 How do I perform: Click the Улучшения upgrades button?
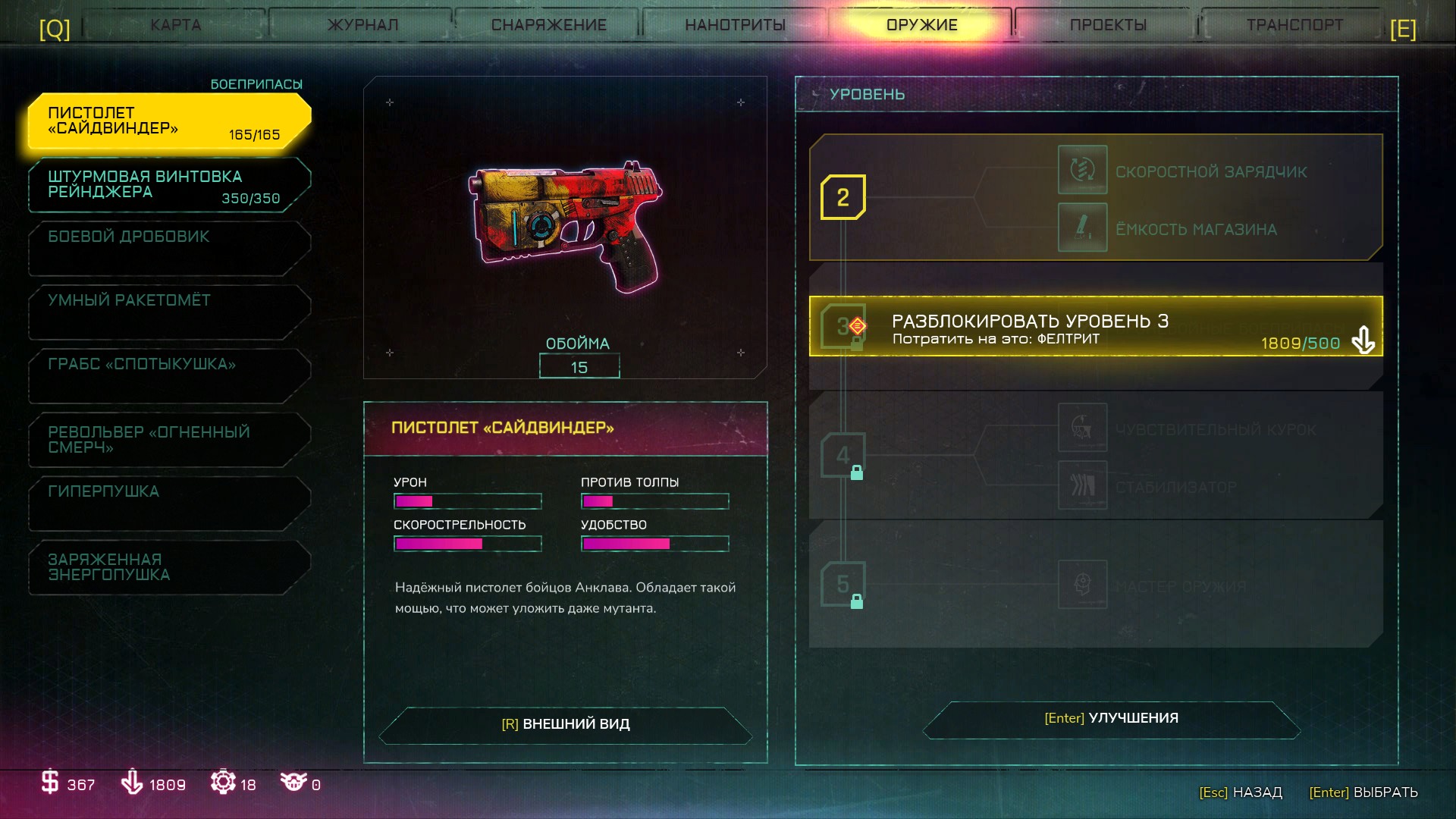1111,718
